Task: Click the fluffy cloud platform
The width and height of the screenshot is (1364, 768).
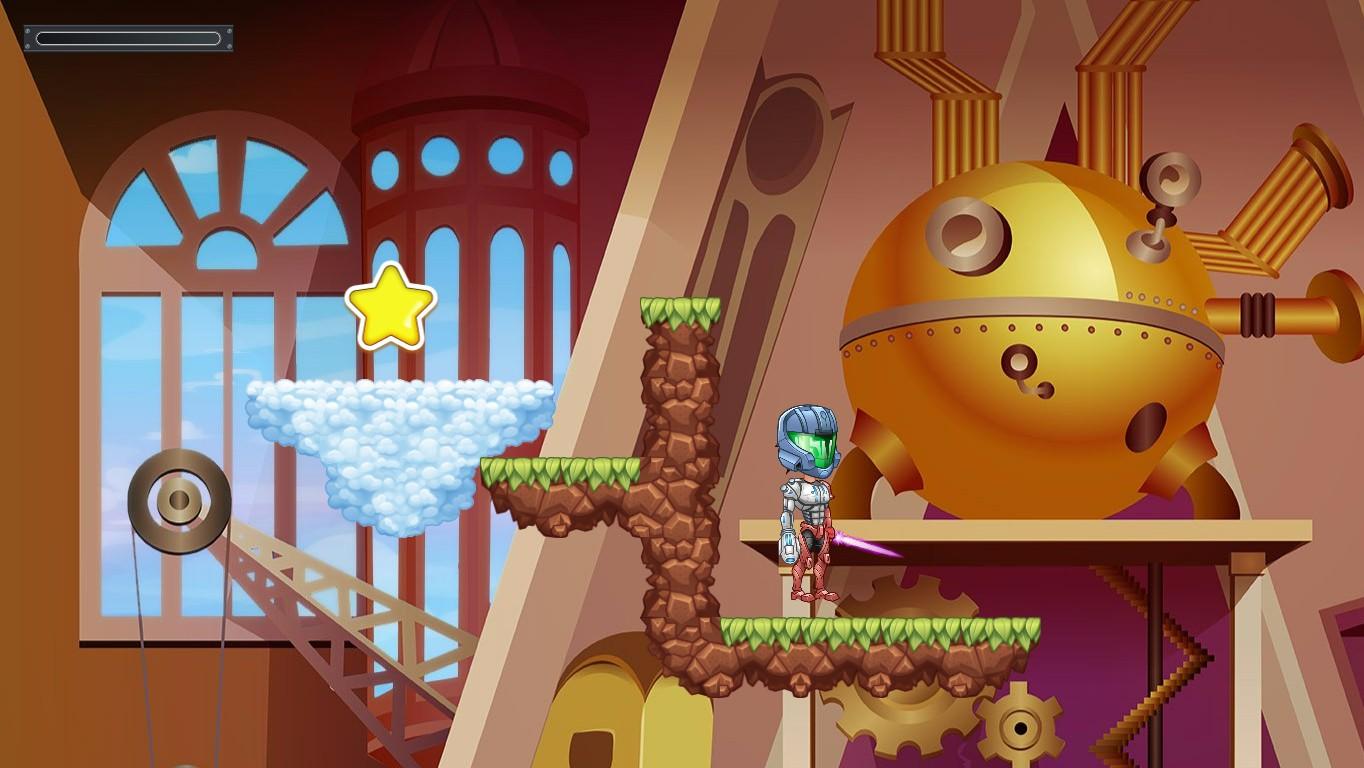Action: [x=400, y=450]
